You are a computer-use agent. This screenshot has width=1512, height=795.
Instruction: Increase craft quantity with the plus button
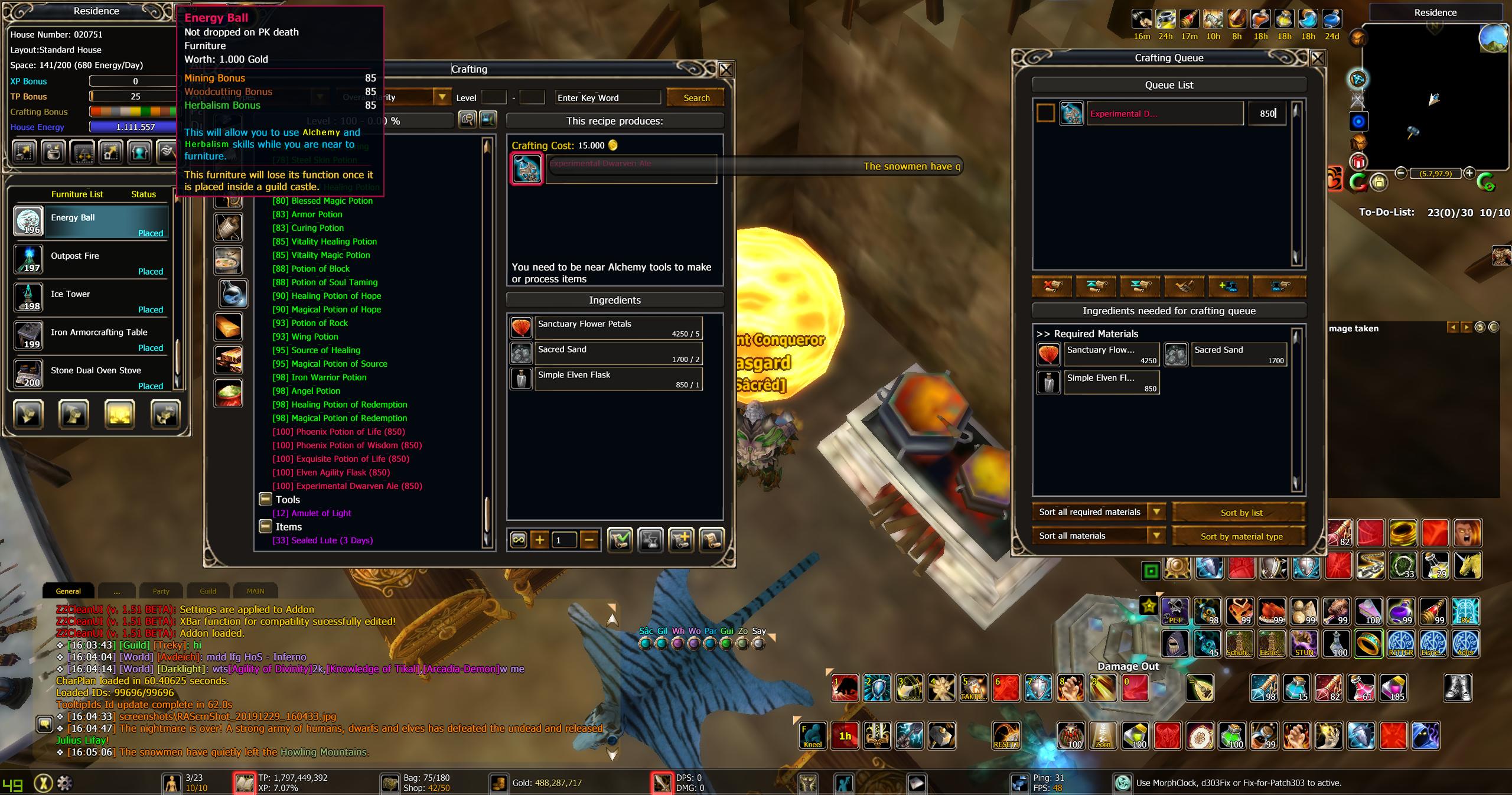[539, 539]
